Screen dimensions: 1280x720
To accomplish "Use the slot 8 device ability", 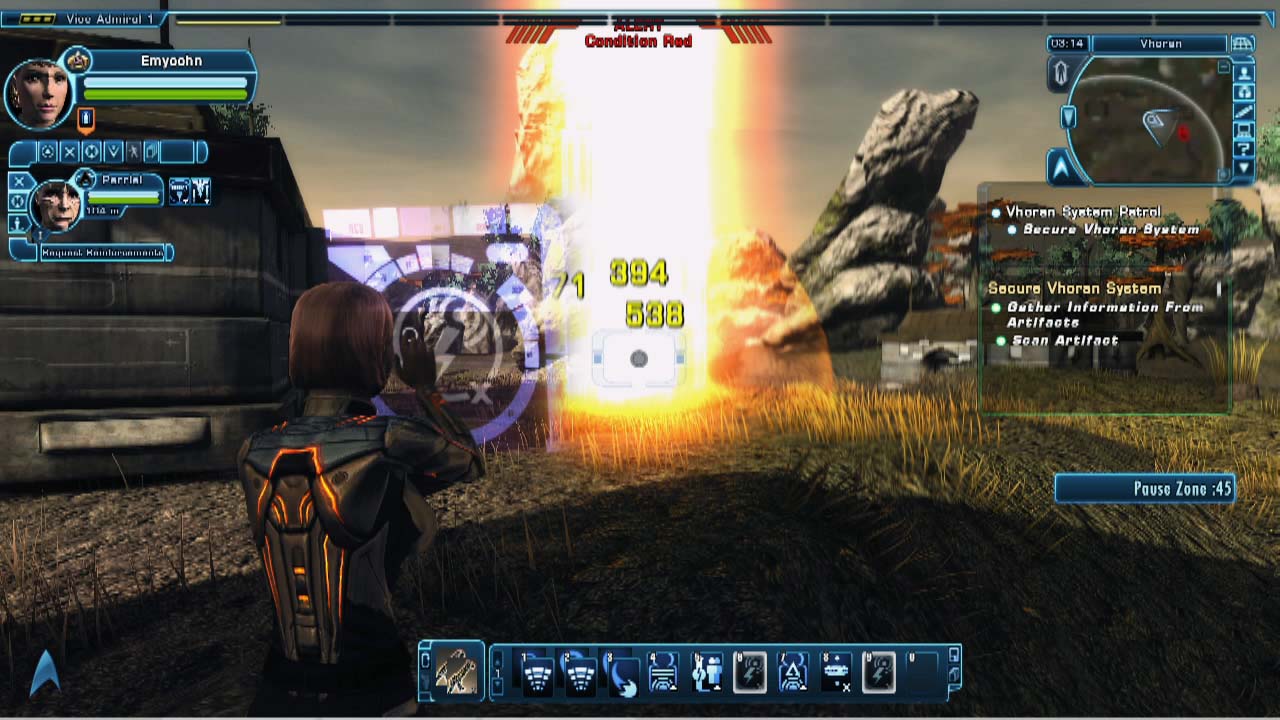I will [x=836, y=673].
